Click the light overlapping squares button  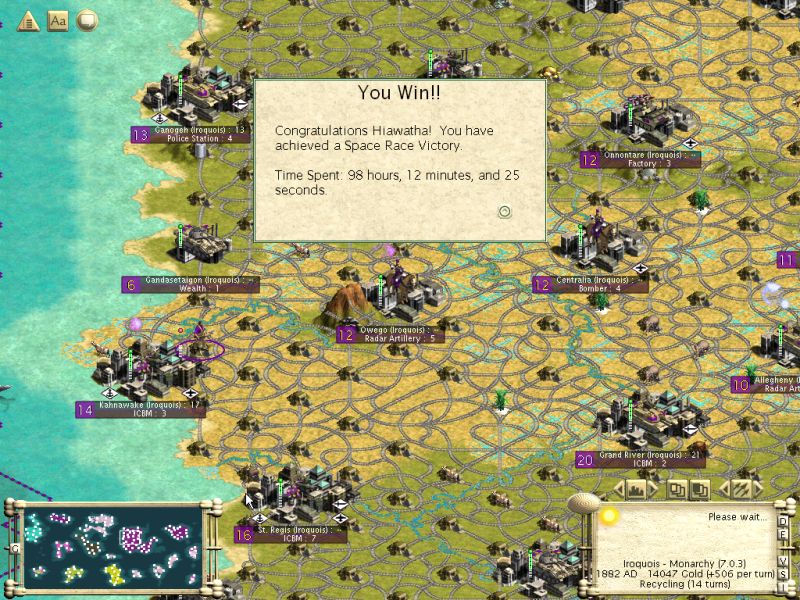[678, 489]
